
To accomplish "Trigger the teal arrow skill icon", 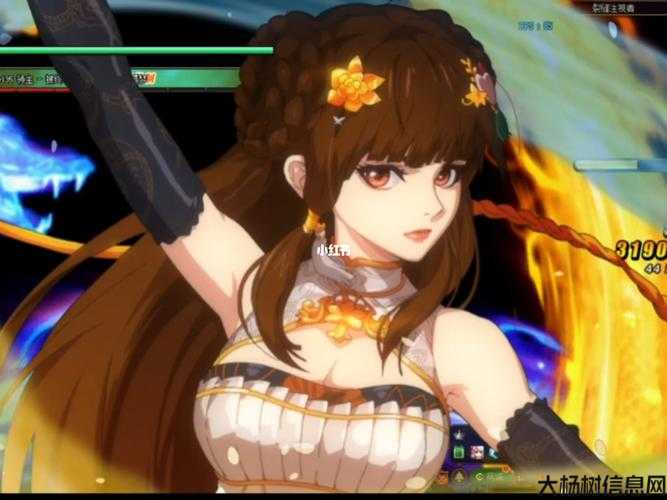I will [493, 453].
